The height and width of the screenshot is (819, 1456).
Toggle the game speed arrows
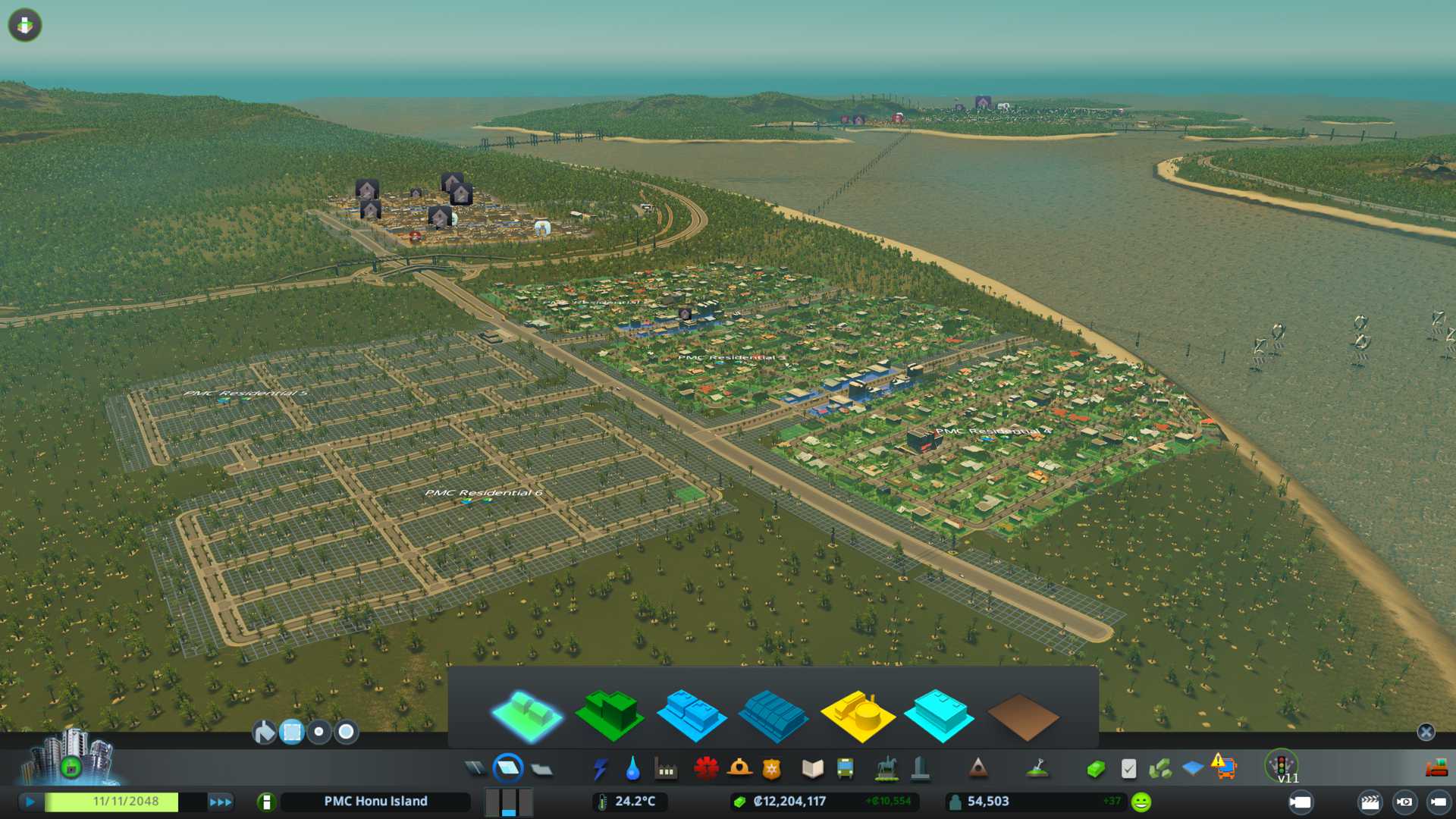pyautogui.click(x=221, y=802)
